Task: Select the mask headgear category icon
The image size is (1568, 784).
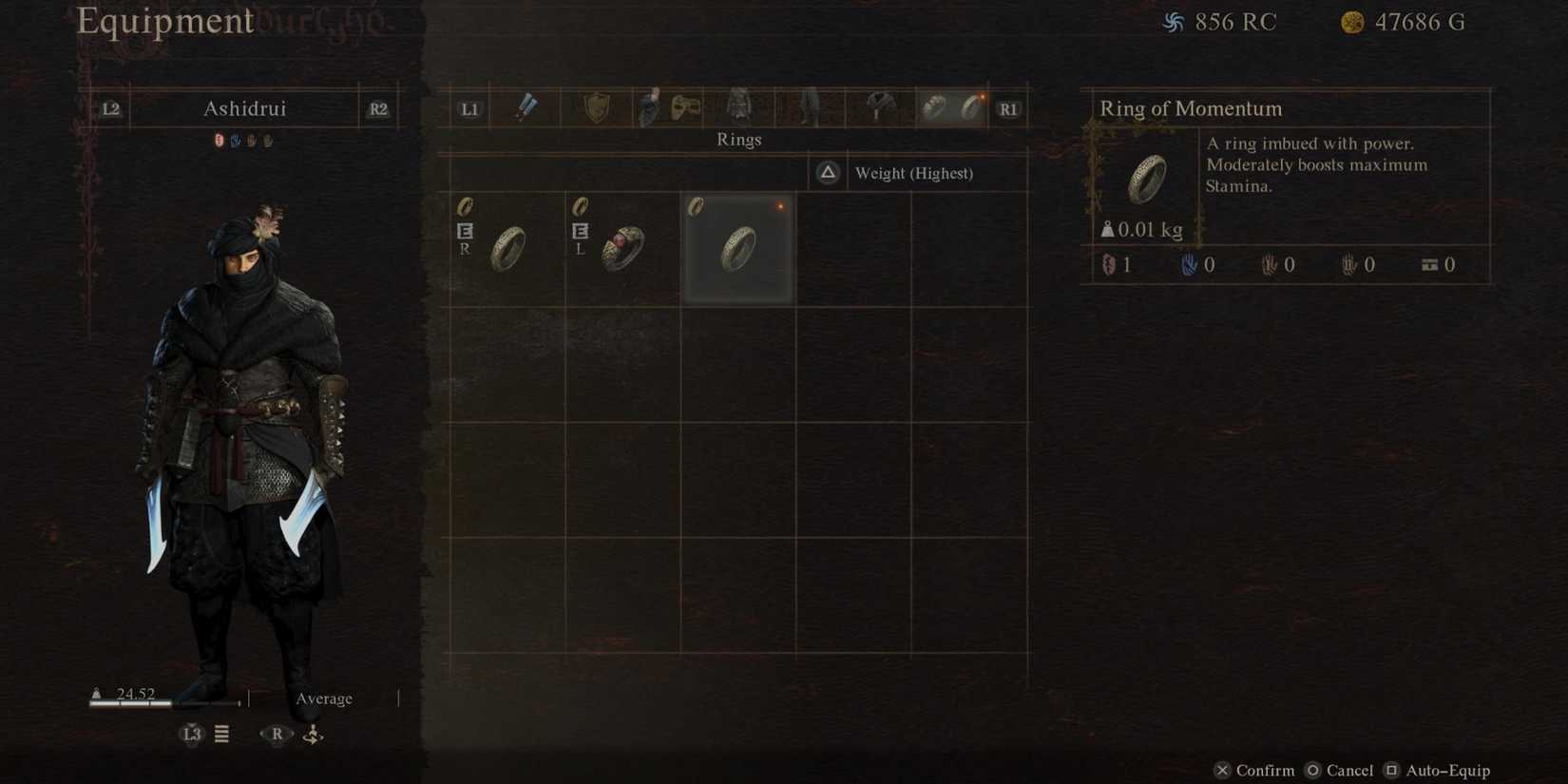Action: [685, 107]
